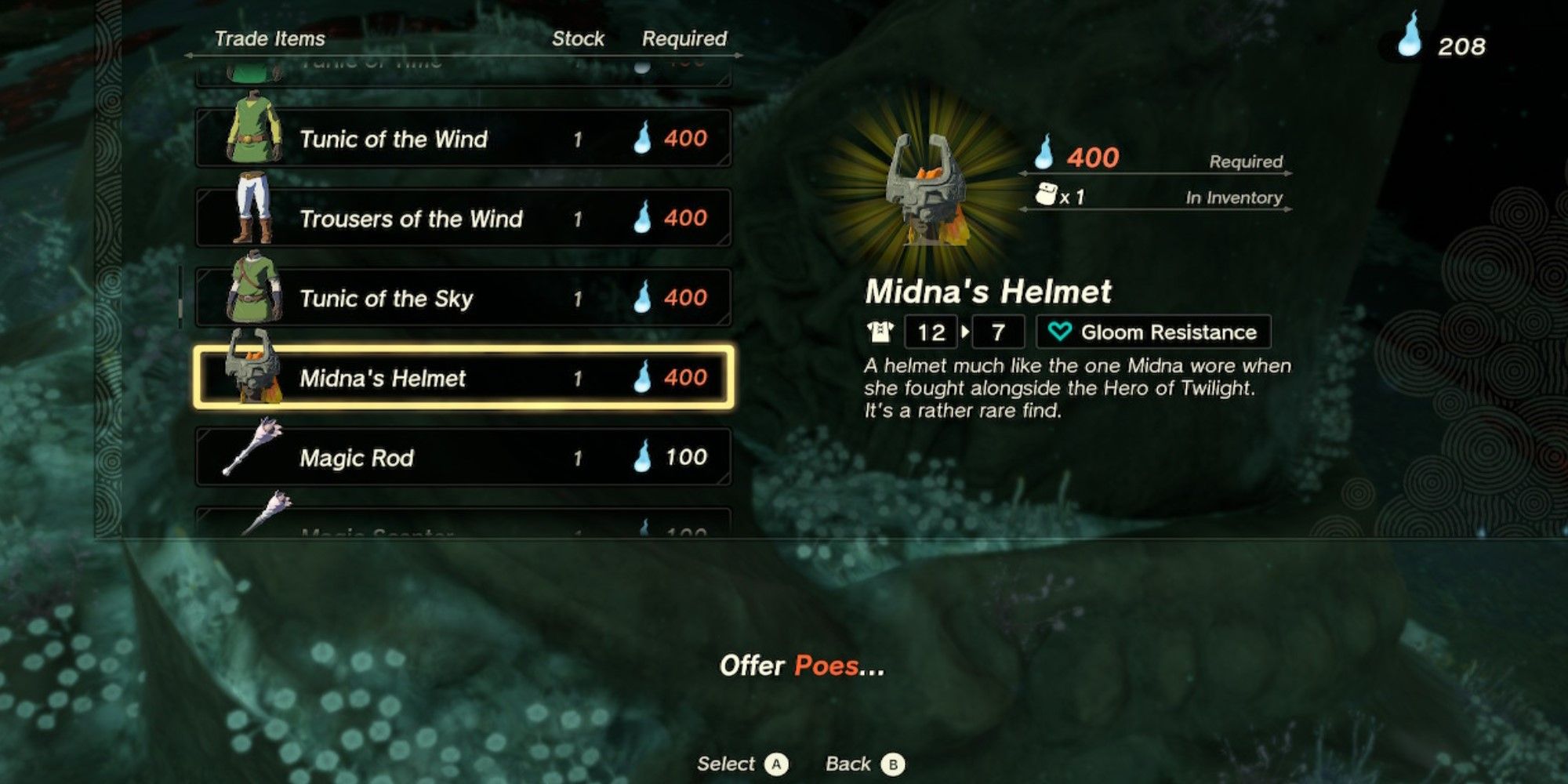Click the arrow between defense values 12 and 7
Viewport: 1568px width, 784px height.
tap(966, 332)
